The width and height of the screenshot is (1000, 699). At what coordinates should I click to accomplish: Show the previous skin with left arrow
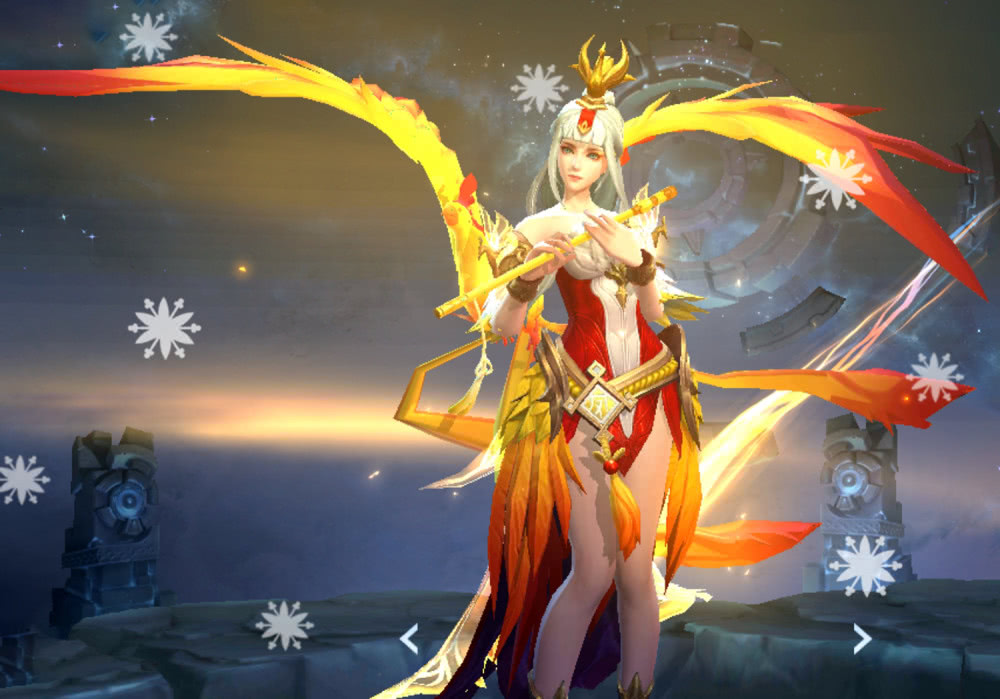pyautogui.click(x=409, y=638)
